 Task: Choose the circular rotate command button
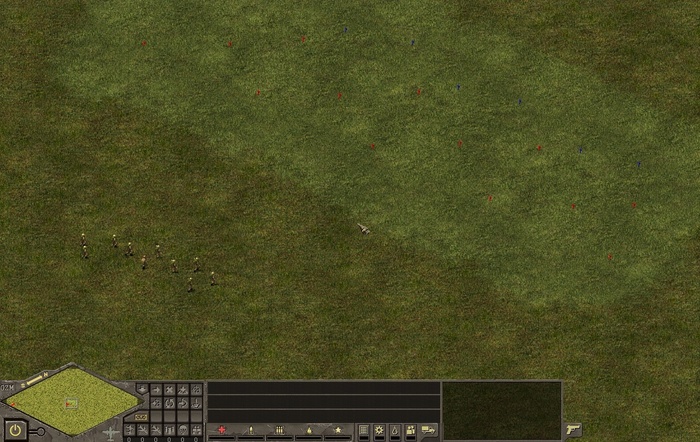(x=169, y=403)
